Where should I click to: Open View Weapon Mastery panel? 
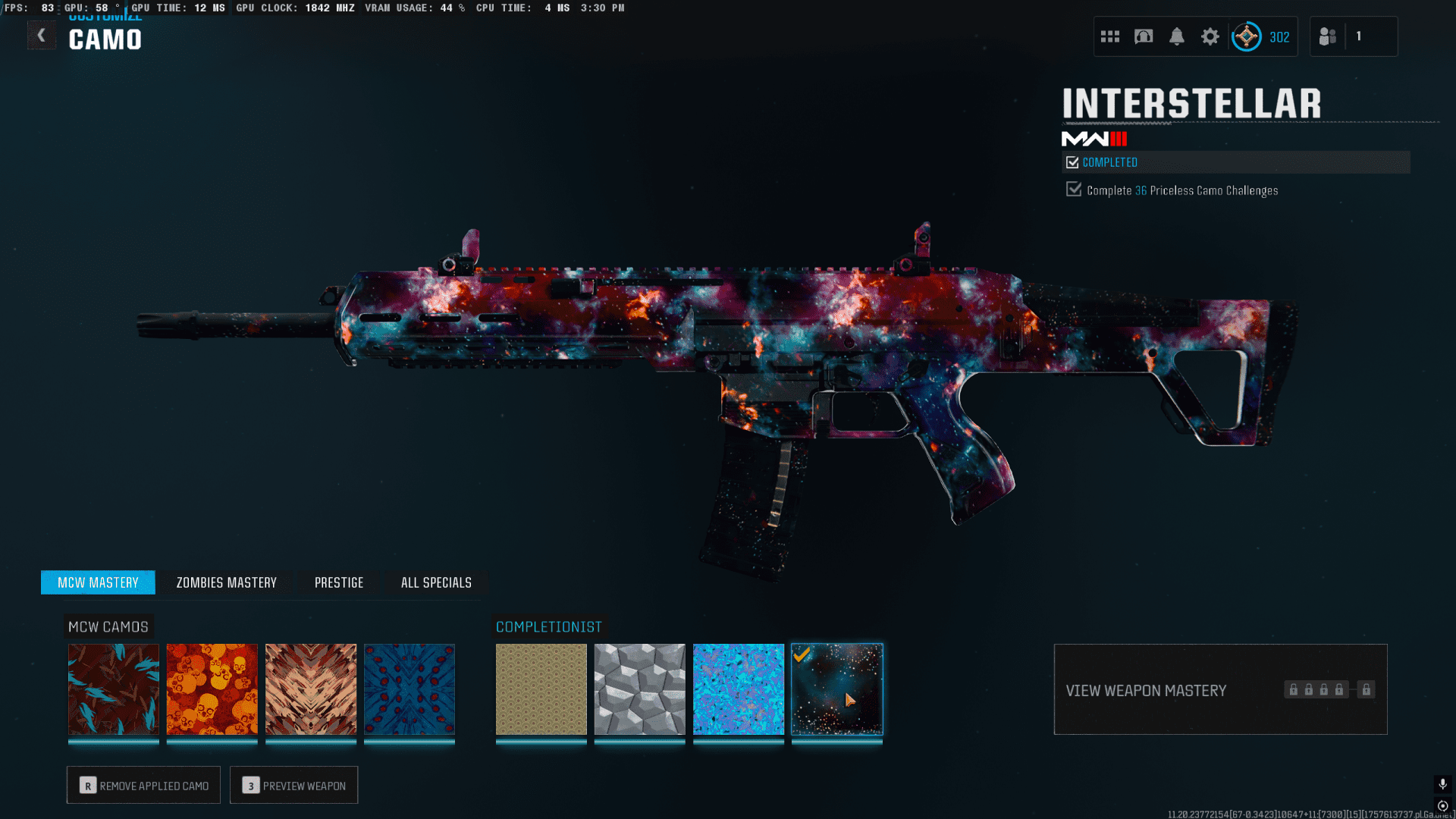tap(1220, 689)
